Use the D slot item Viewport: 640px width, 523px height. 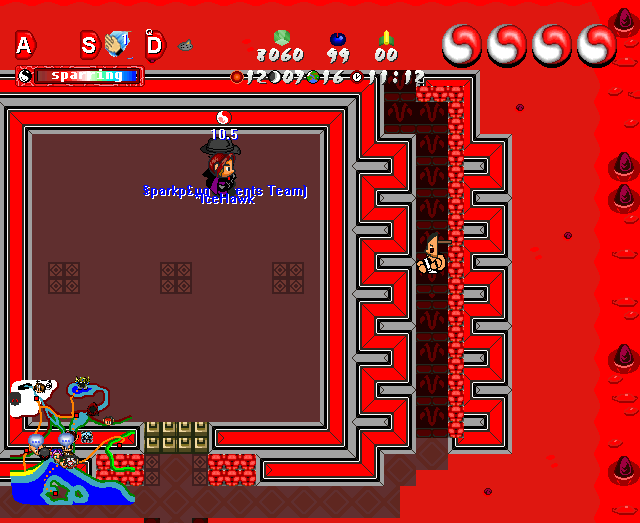[x=185, y=45]
